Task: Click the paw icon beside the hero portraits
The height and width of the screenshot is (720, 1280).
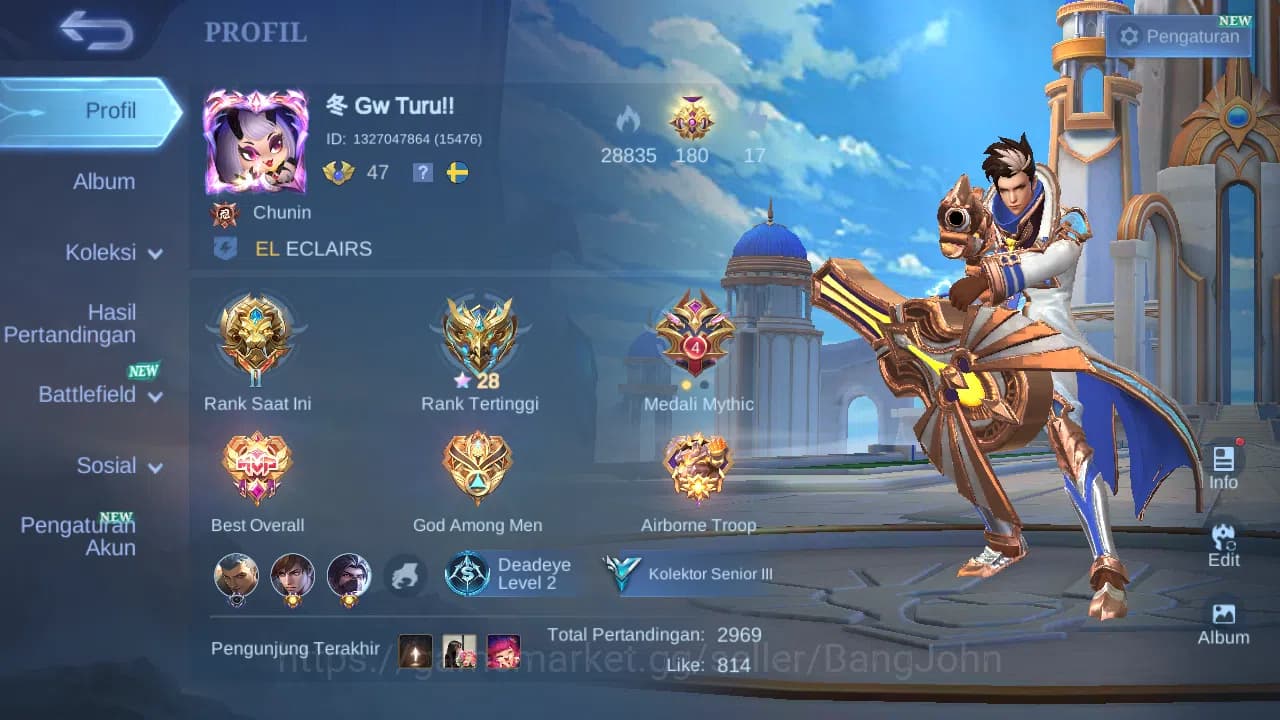Action: pos(405,573)
